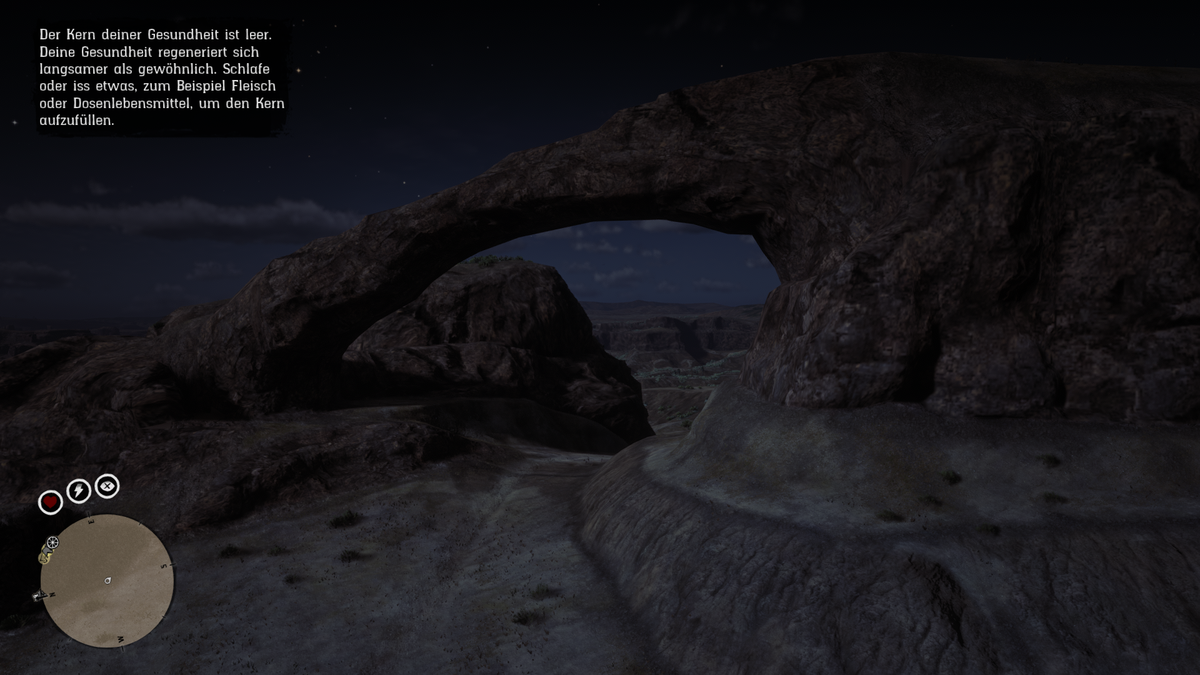This screenshot has width=1200, height=675.
Task: Open the circular minimap
Action: (x=107, y=581)
